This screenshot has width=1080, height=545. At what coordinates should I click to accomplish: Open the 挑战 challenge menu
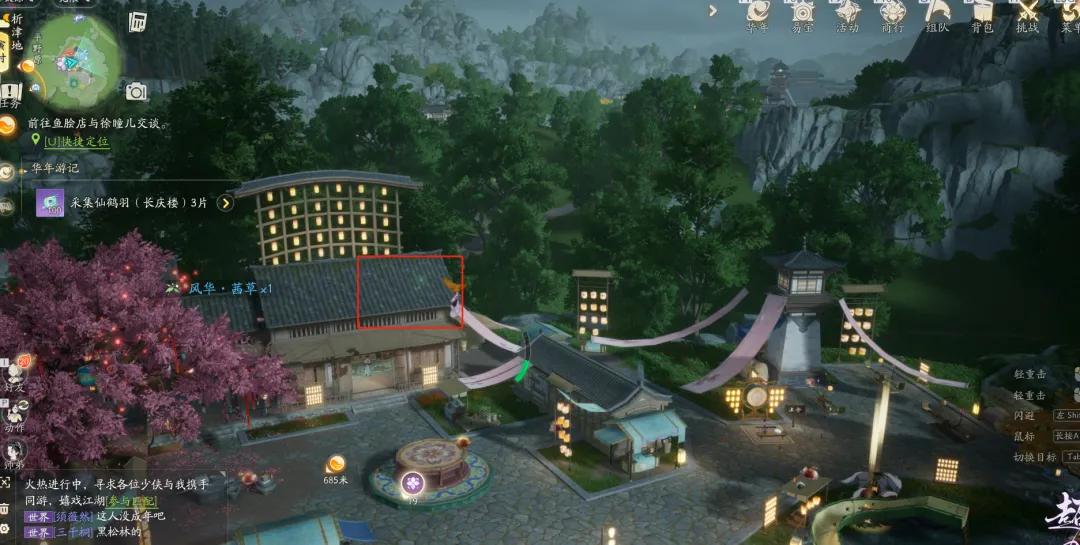[x=1027, y=12]
